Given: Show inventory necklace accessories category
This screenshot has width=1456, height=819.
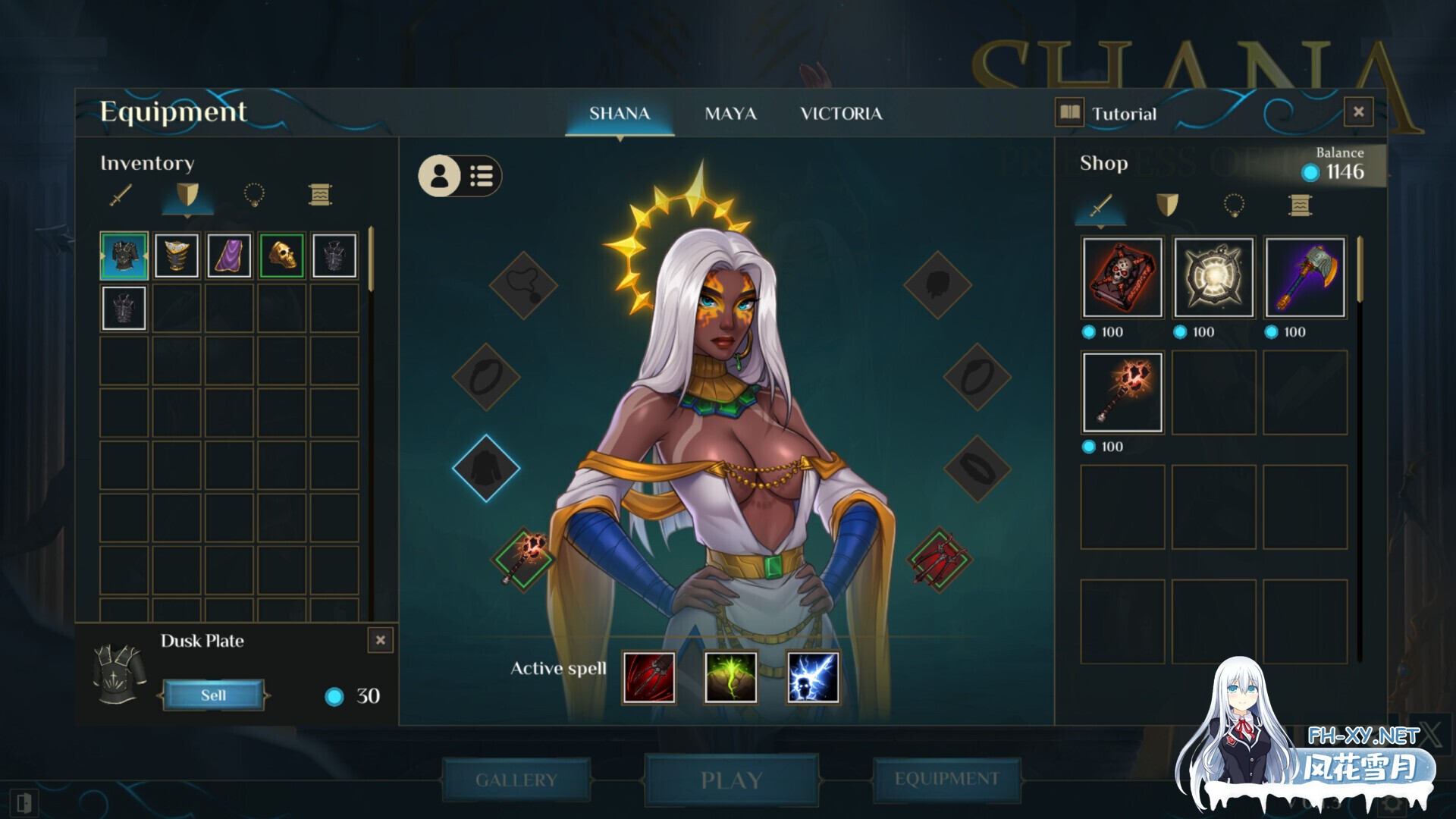Looking at the screenshot, I should pos(253,196).
